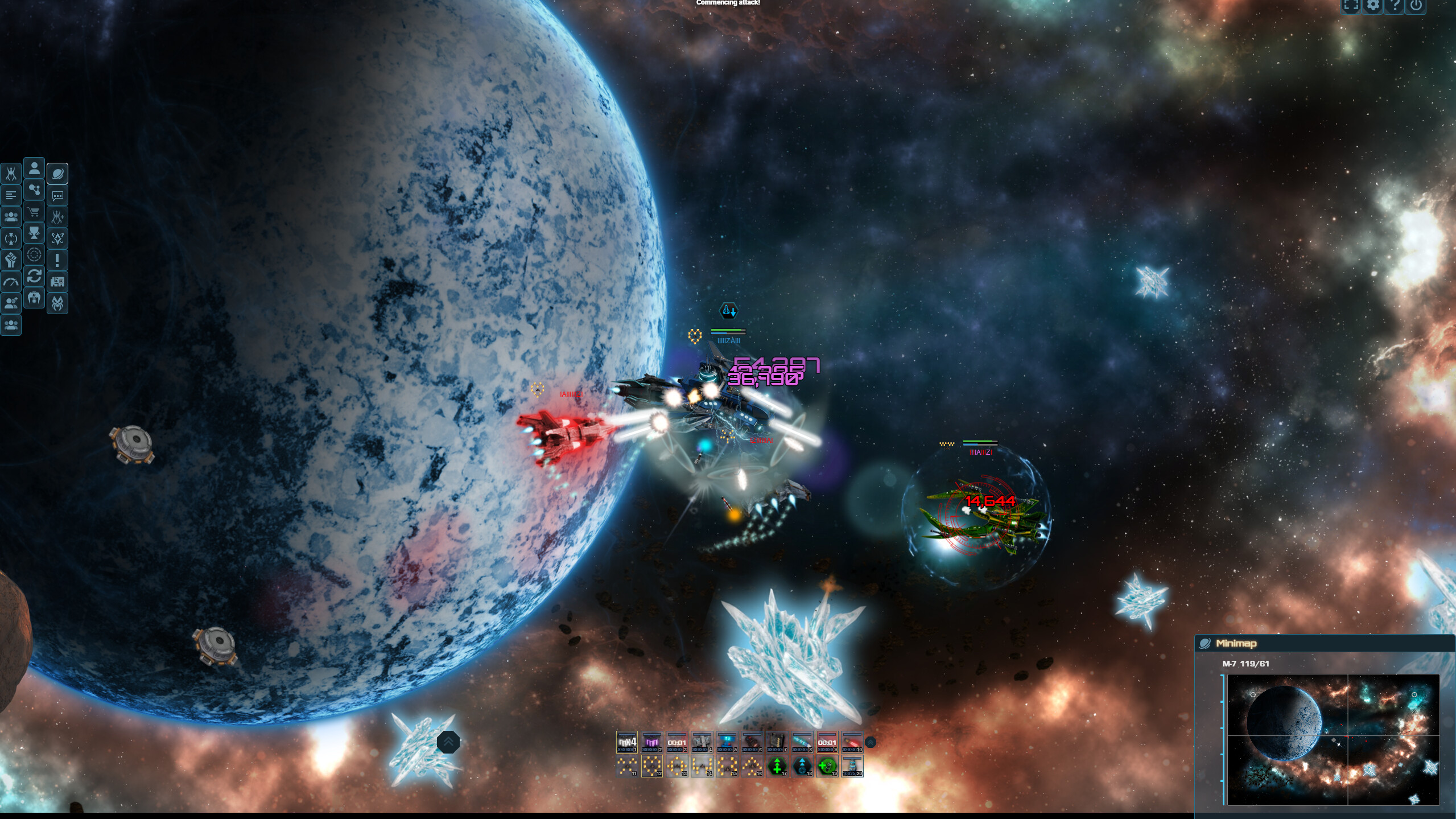
Task: Open the settings gear menu
Action: [x=1373, y=7]
